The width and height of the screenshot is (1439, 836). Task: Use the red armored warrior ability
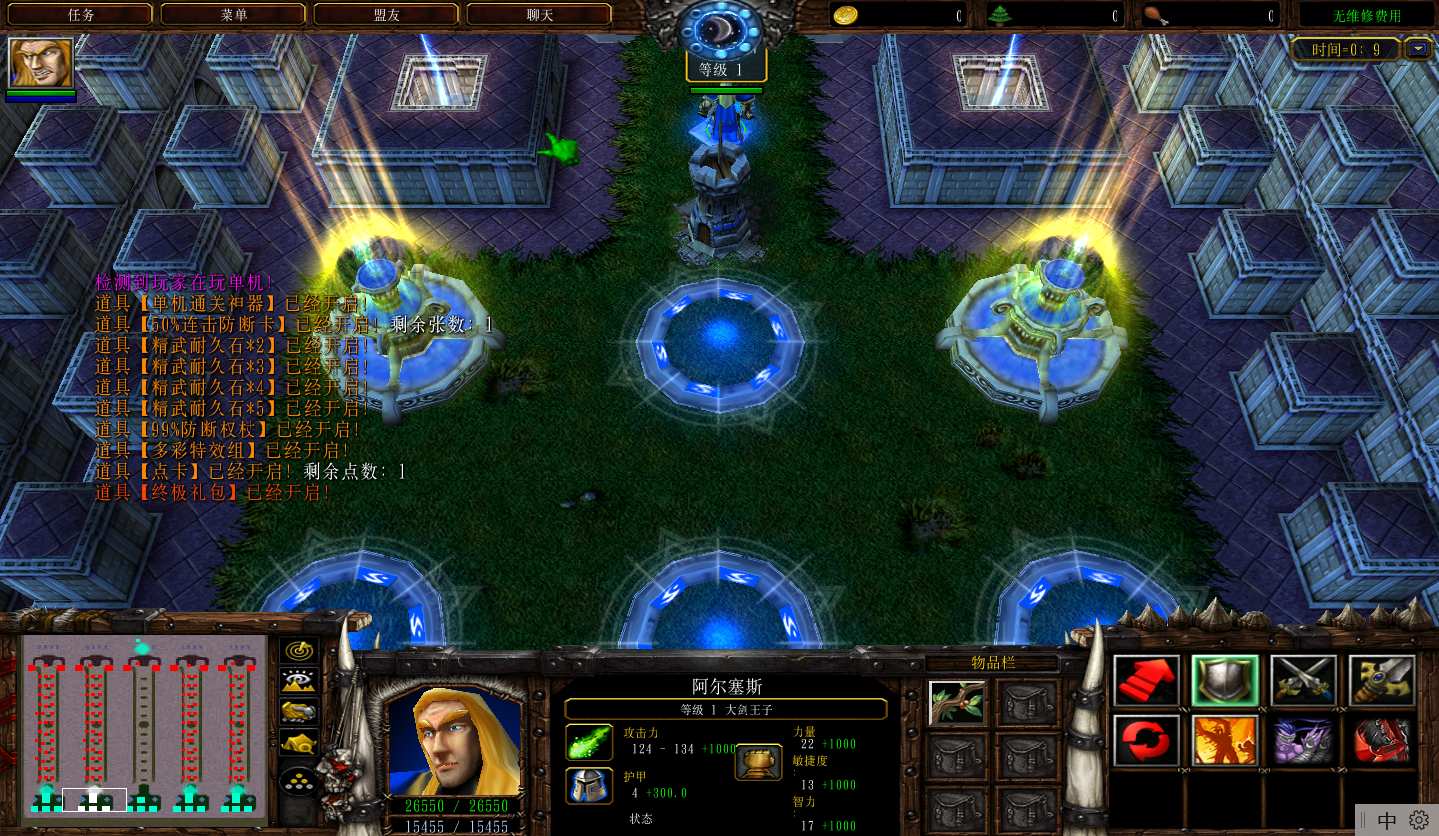tap(1381, 740)
